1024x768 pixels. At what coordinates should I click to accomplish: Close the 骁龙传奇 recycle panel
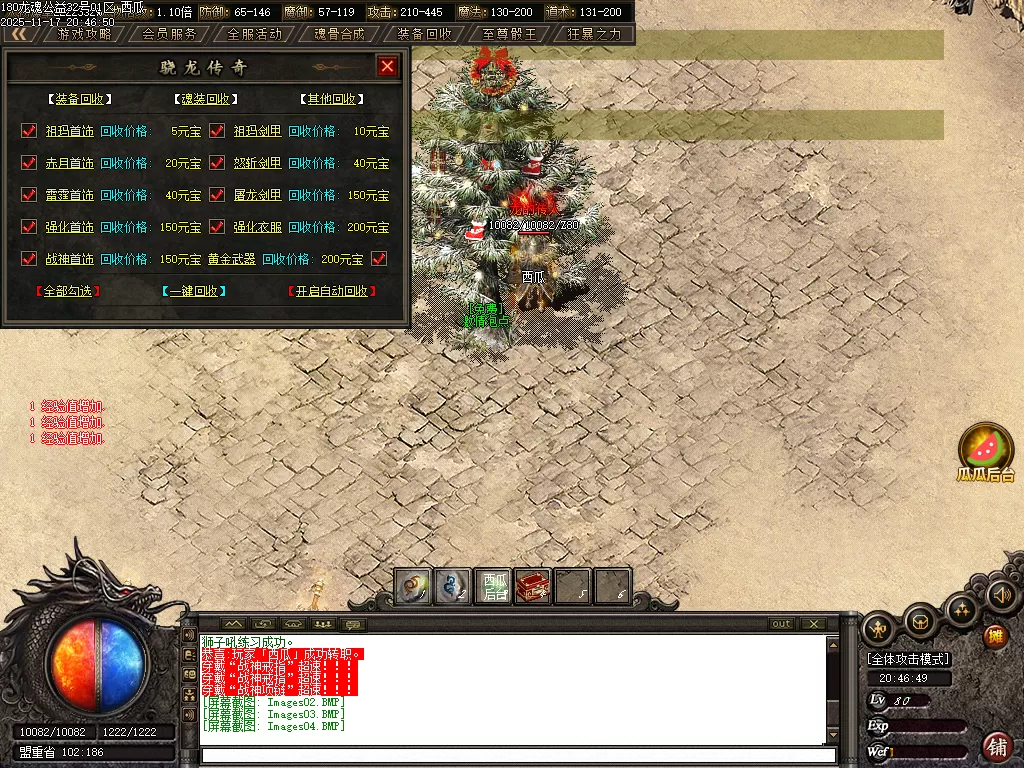coord(388,67)
